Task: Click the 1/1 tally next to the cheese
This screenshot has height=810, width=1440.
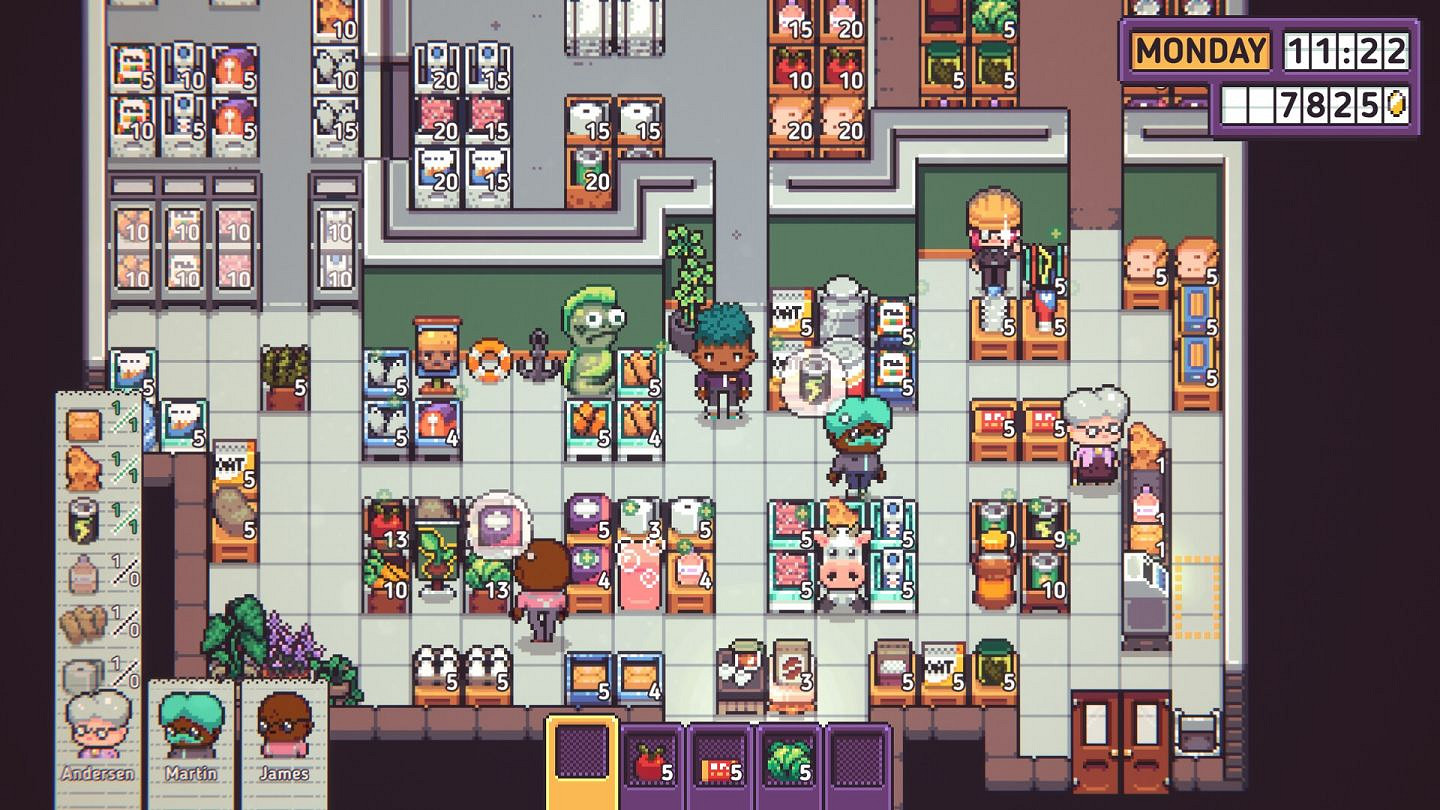Action: (125, 467)
